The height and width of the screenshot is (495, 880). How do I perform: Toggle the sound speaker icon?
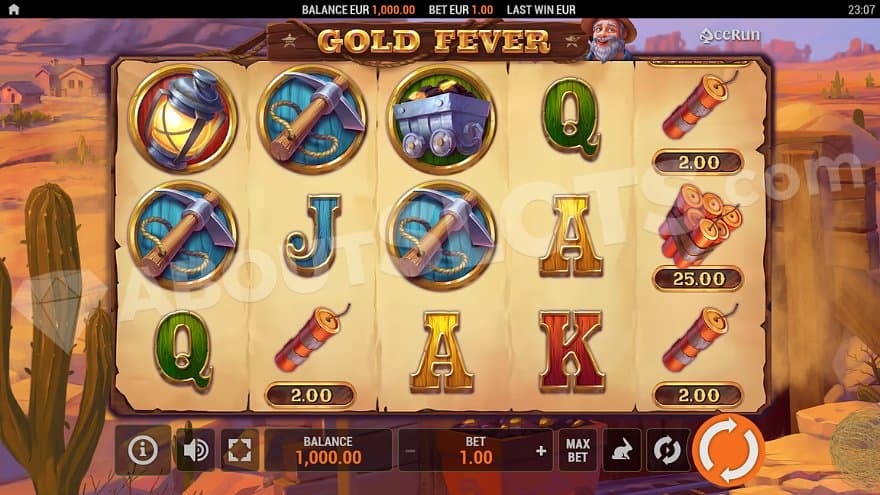pyautogui.click(x=196, y=450)
